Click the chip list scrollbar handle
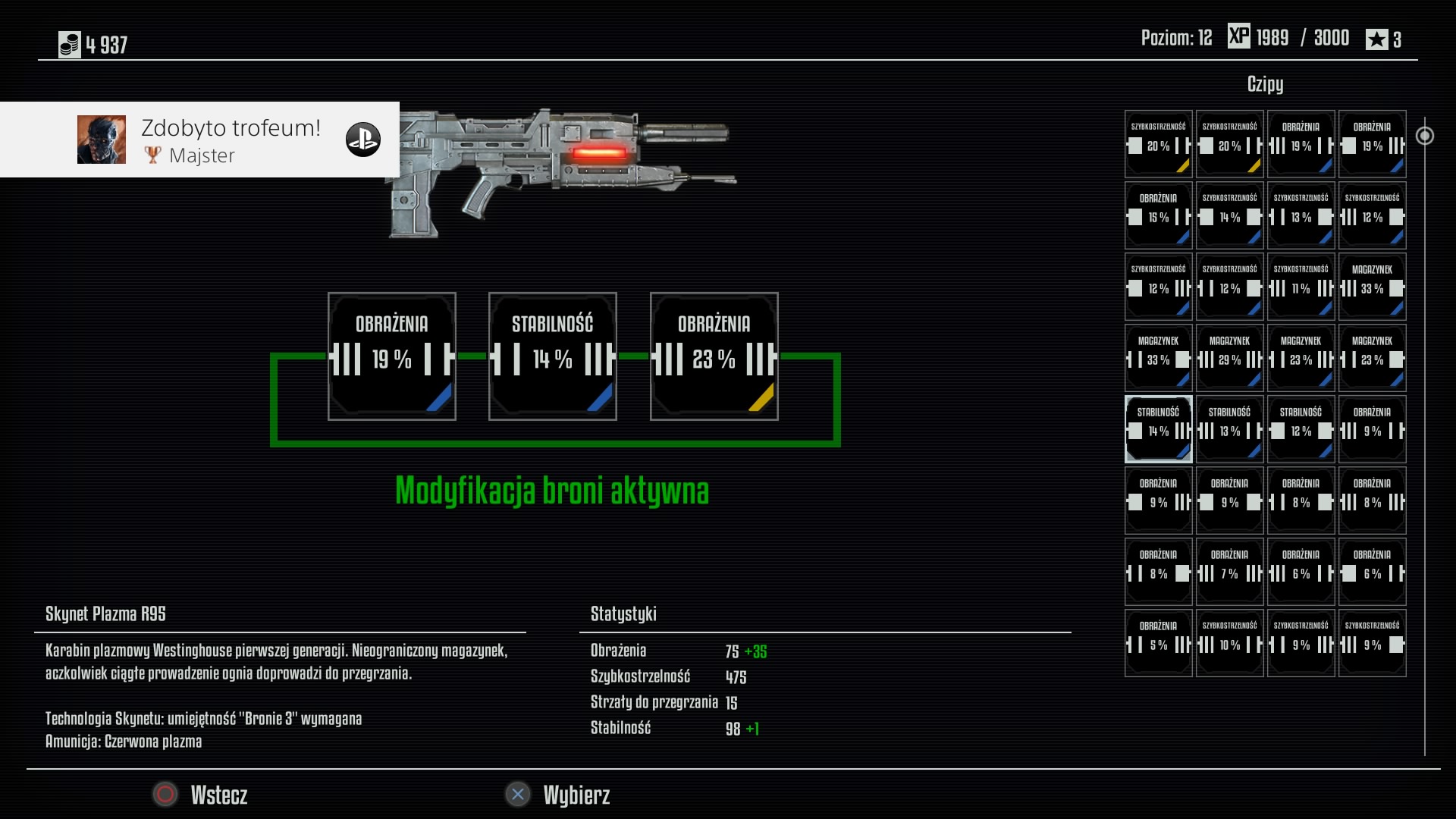 click(1425, 136)
